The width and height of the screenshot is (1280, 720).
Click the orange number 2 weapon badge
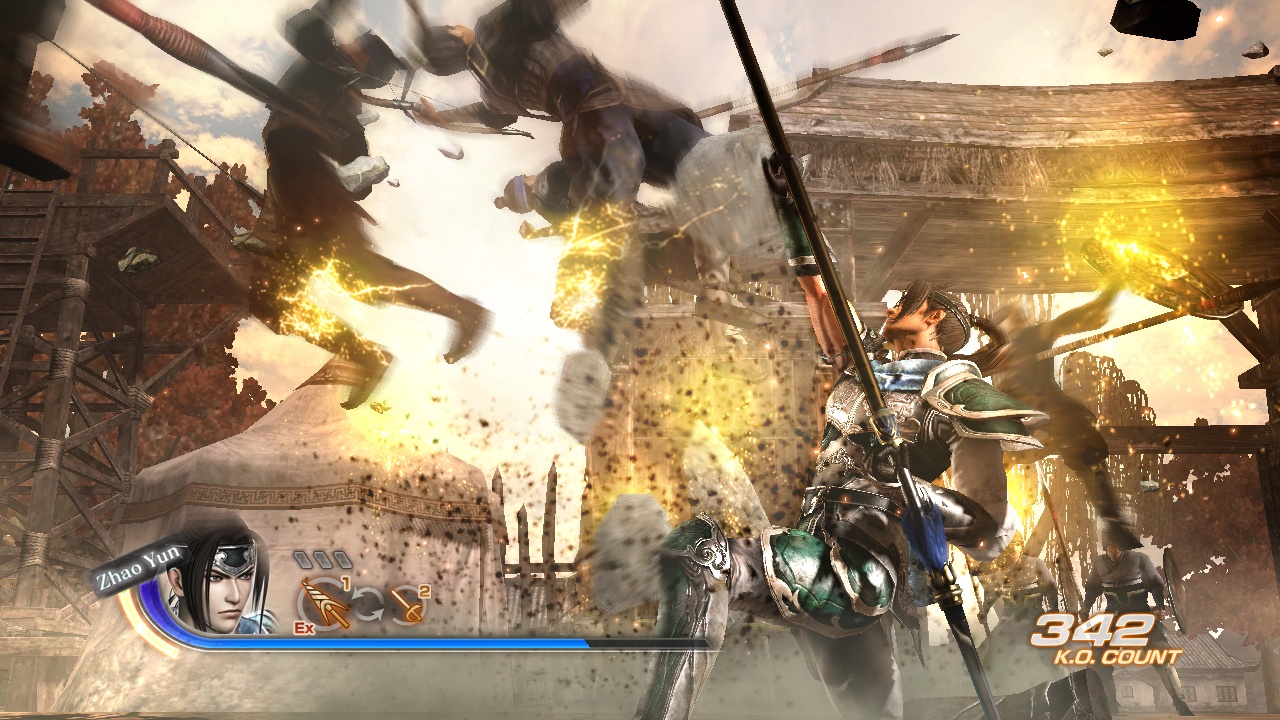click(x=422, y=591)
